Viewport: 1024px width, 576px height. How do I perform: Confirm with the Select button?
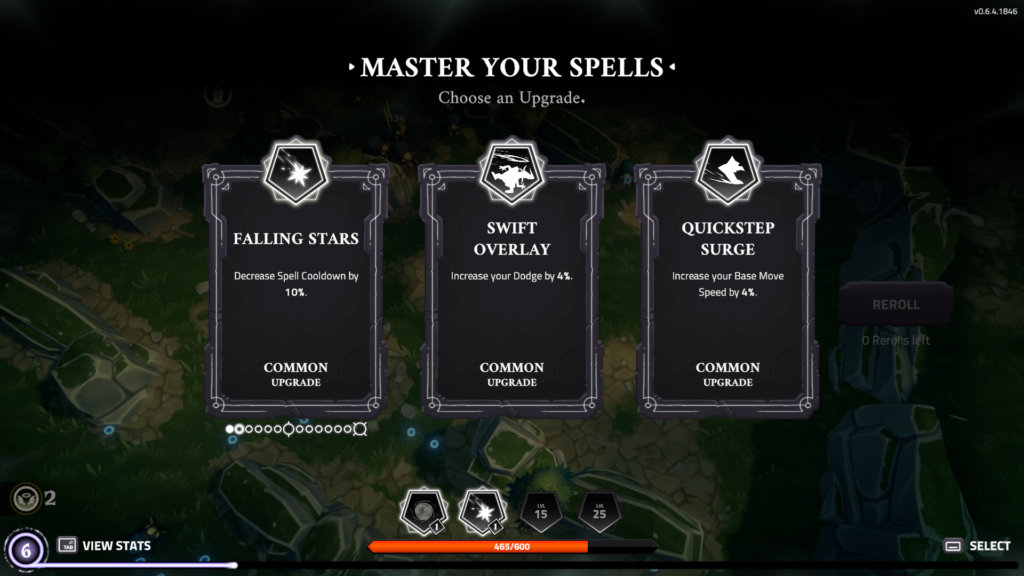point(978,546)
